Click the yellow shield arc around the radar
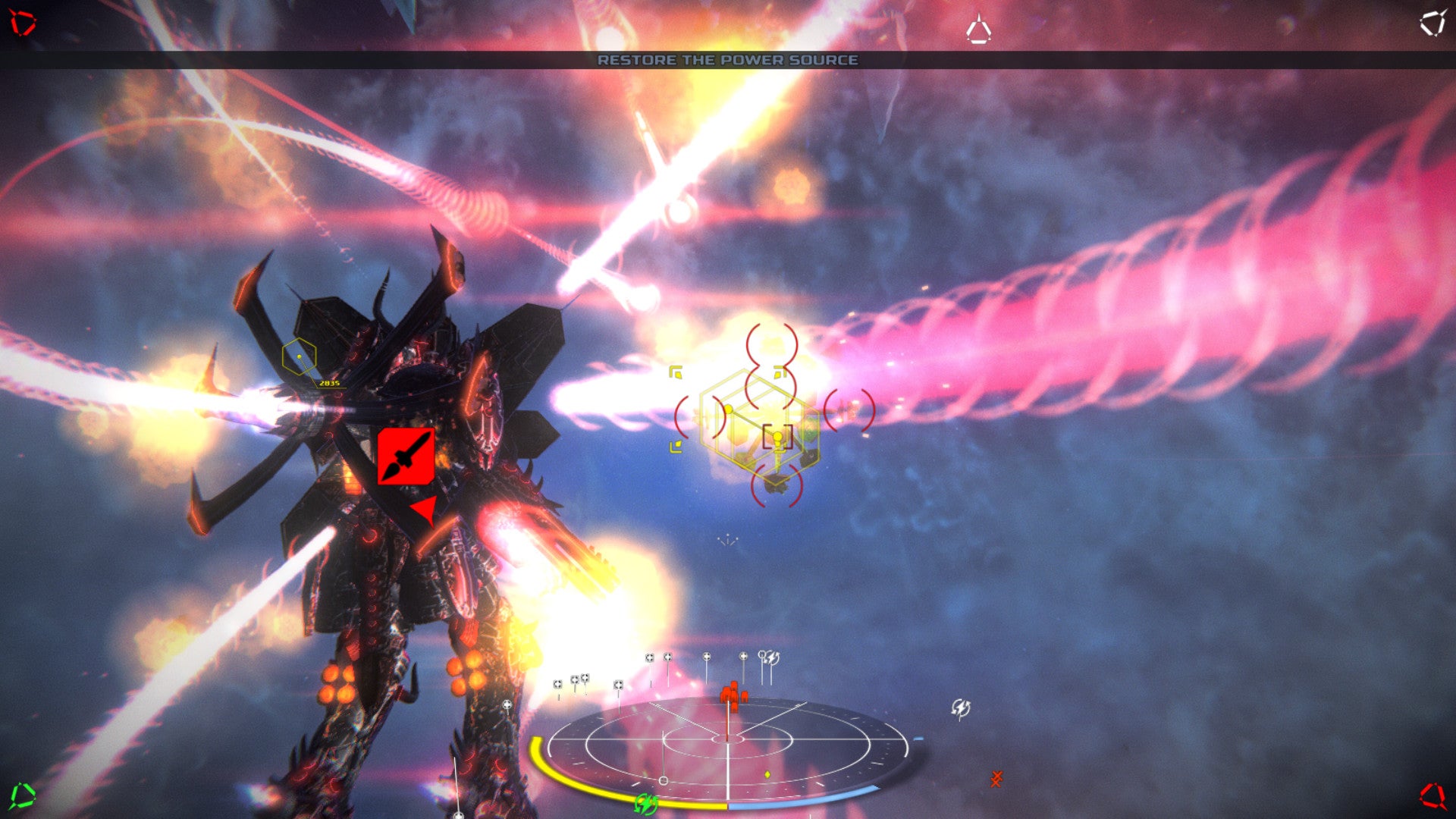 546,770
